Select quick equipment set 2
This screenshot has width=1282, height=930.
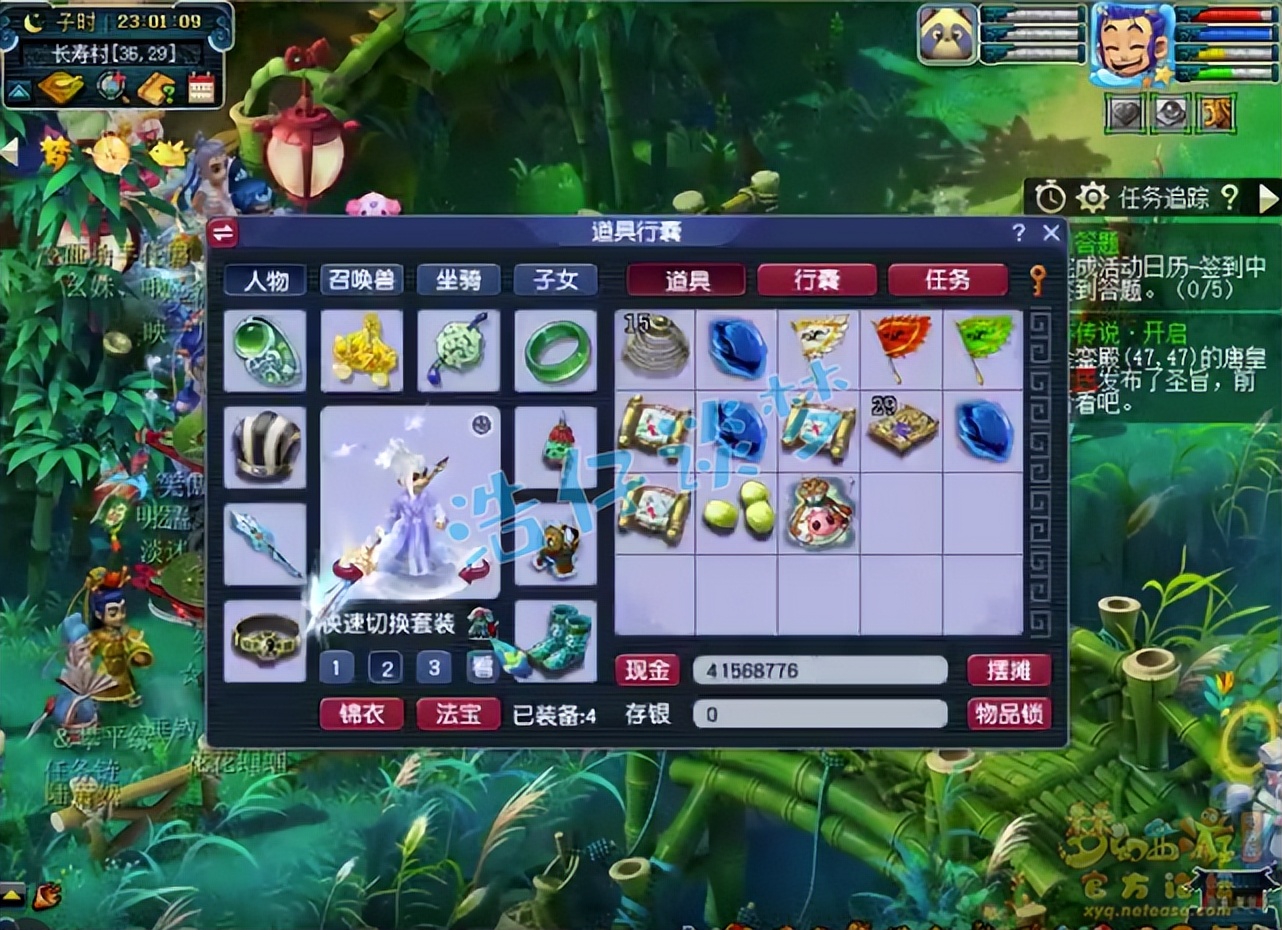(387, 666)
